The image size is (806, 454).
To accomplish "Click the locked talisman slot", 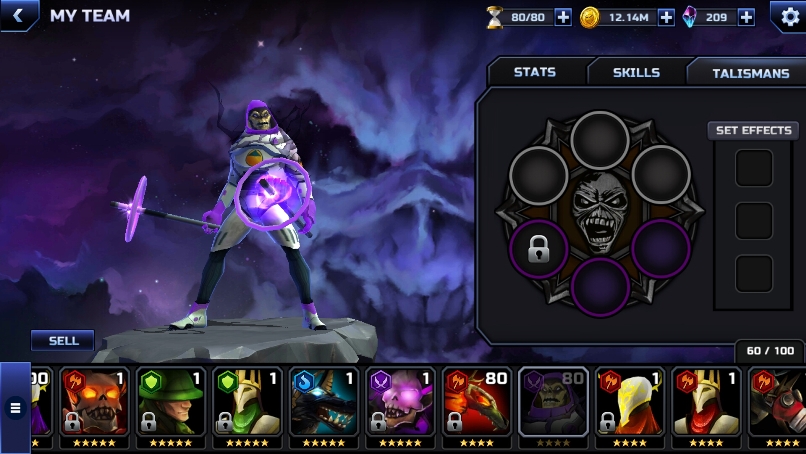I will [539, 249].
